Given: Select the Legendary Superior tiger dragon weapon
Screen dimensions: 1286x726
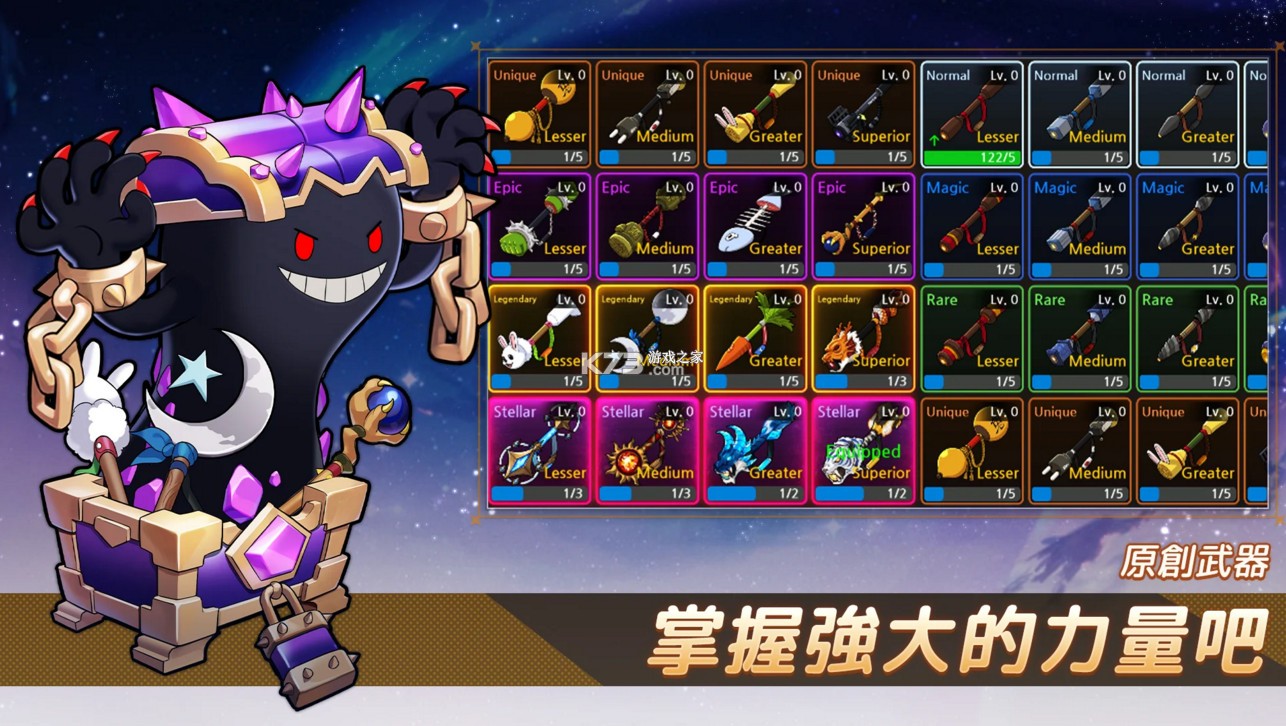Looking at the screenshot, I should [x=864, y=337].
